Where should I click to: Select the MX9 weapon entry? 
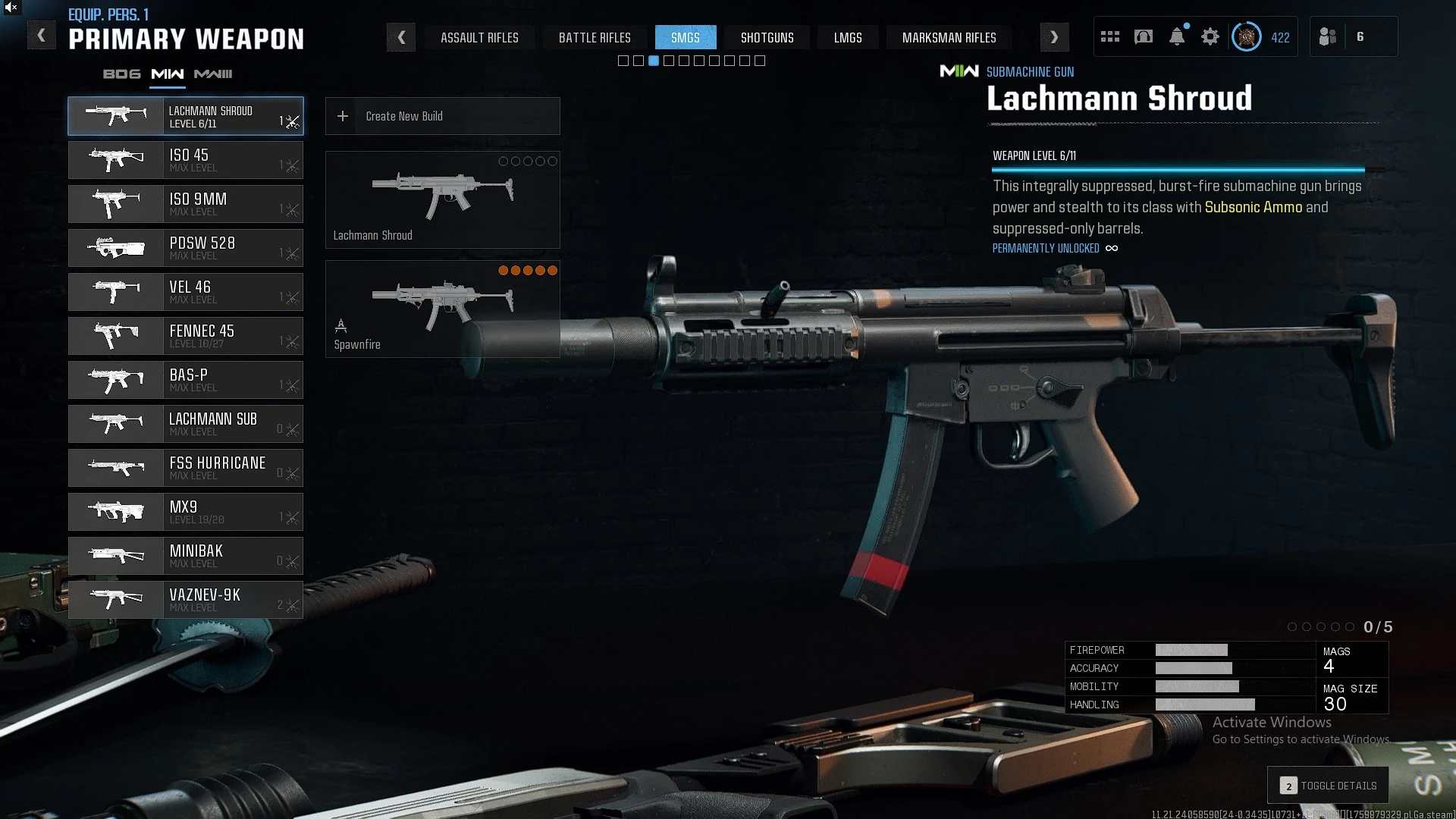pyautogui.click(x=186, y=512)
